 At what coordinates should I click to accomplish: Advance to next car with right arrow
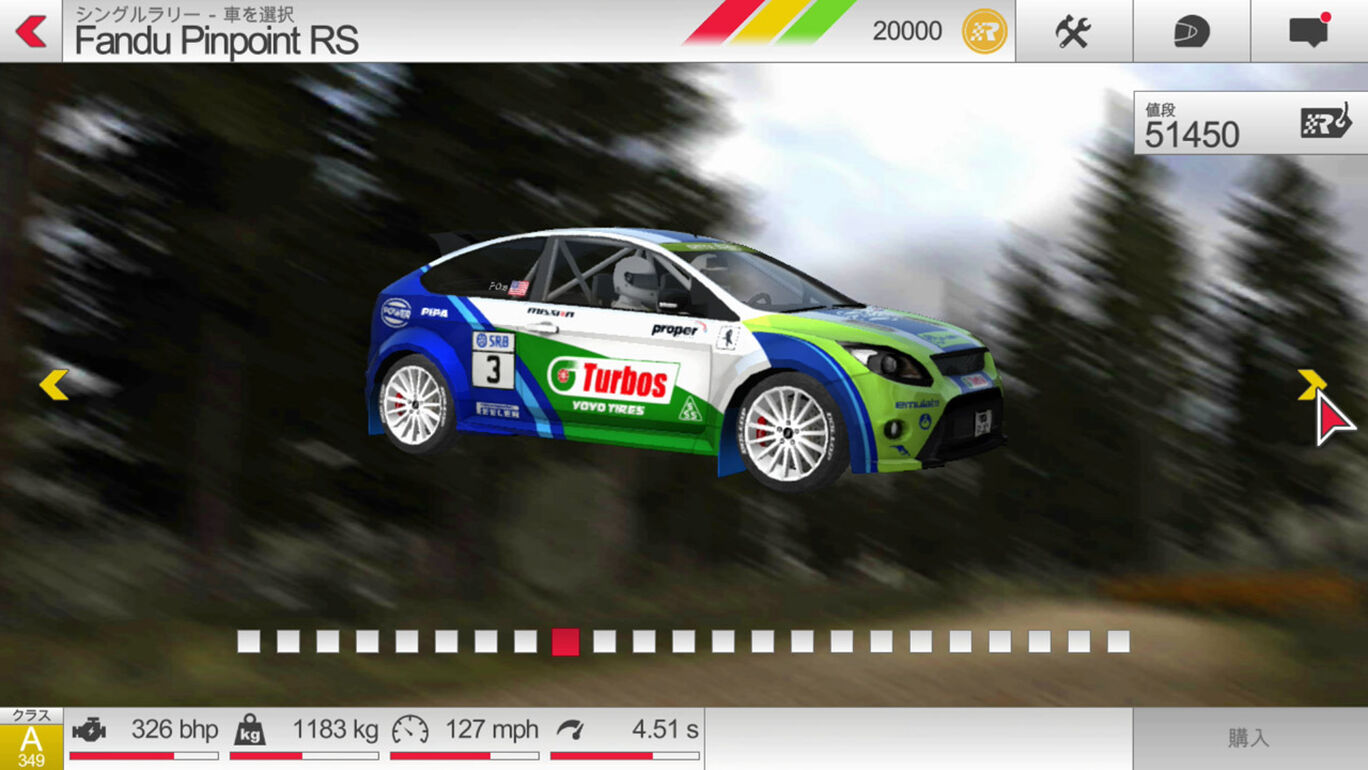point(1312,385)
